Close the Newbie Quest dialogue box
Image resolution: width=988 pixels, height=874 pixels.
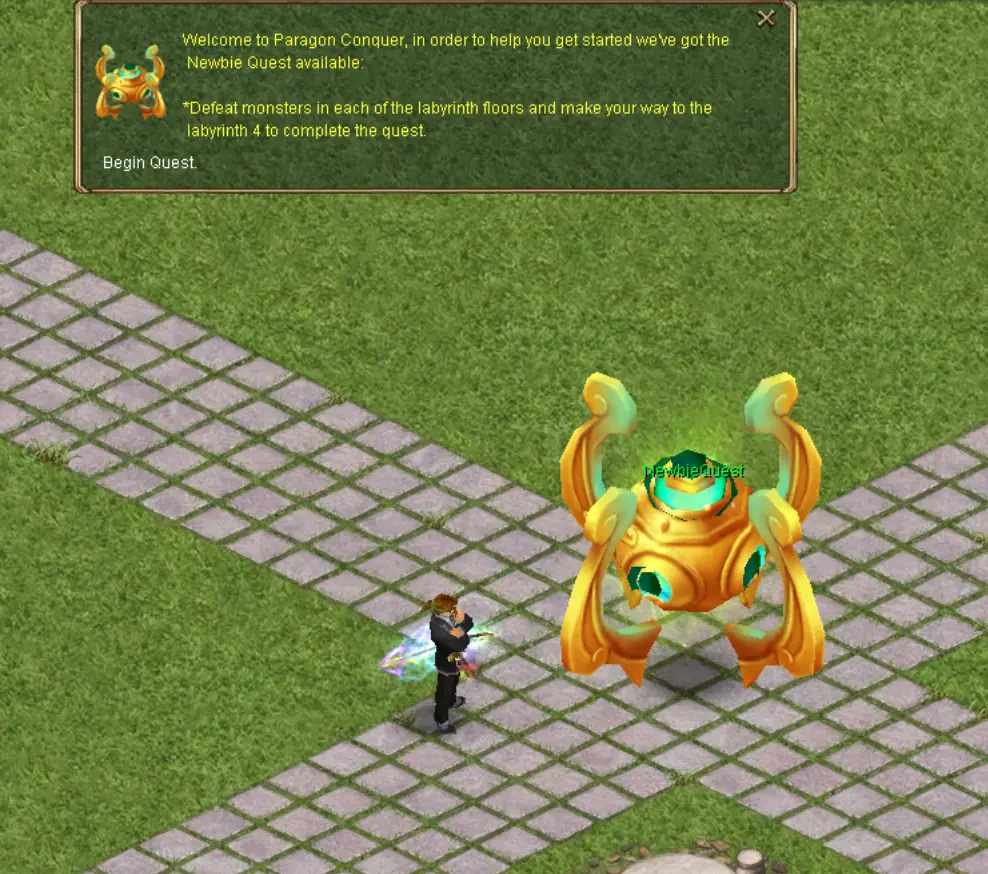coord(766,18)
